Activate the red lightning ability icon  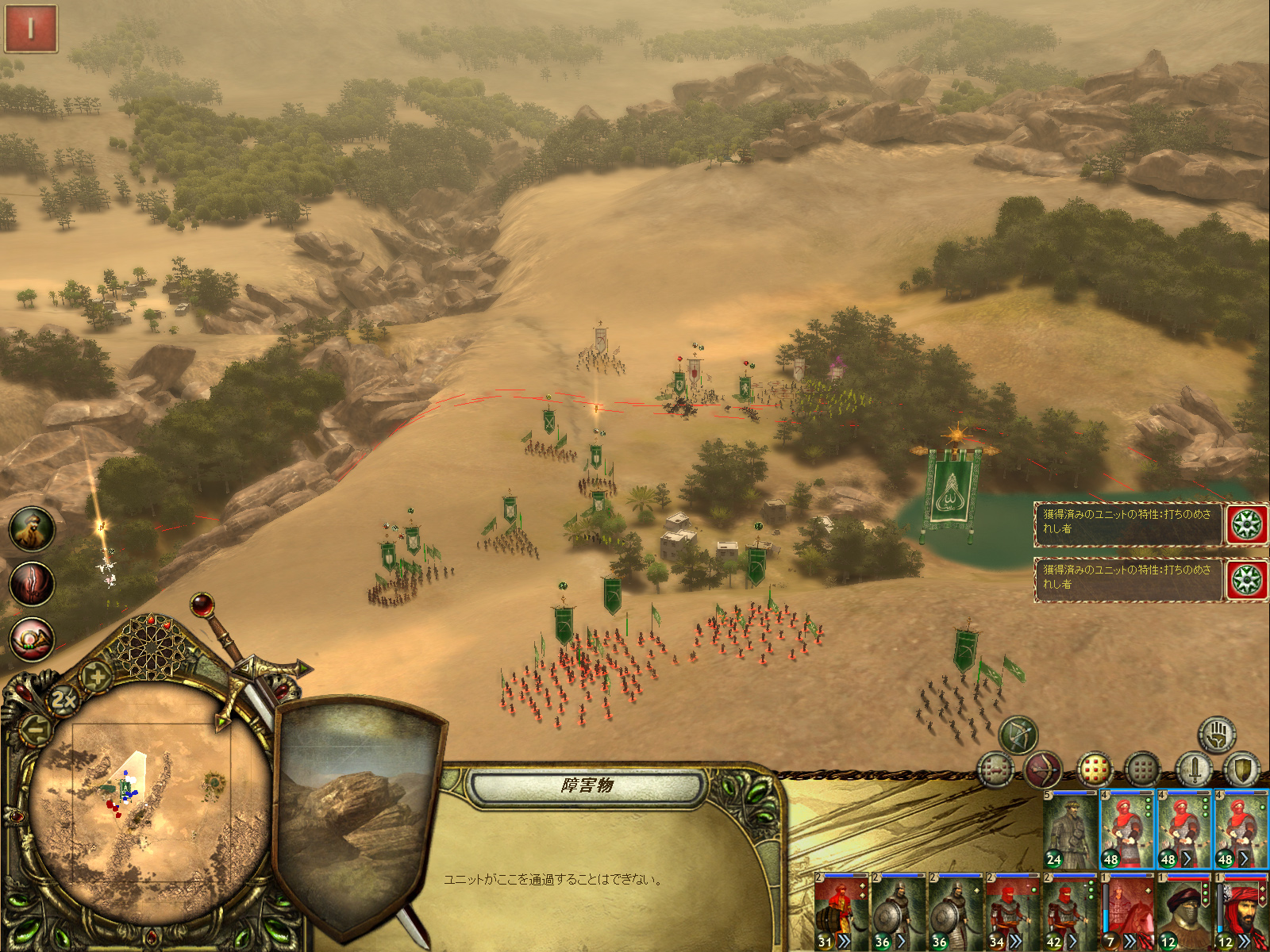pos(32,584)
